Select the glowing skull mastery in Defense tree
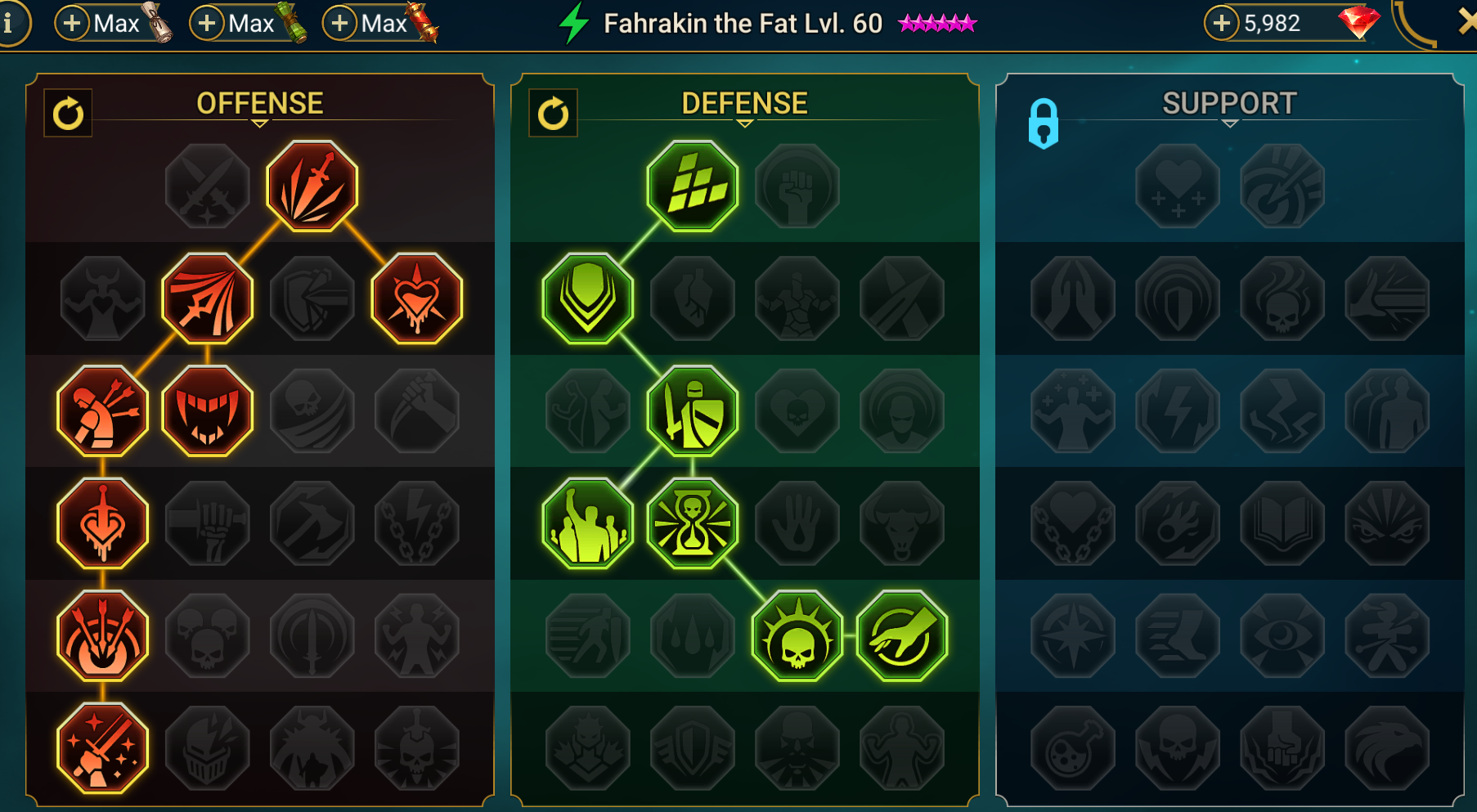1477x812 pixels. click(797, 636)
